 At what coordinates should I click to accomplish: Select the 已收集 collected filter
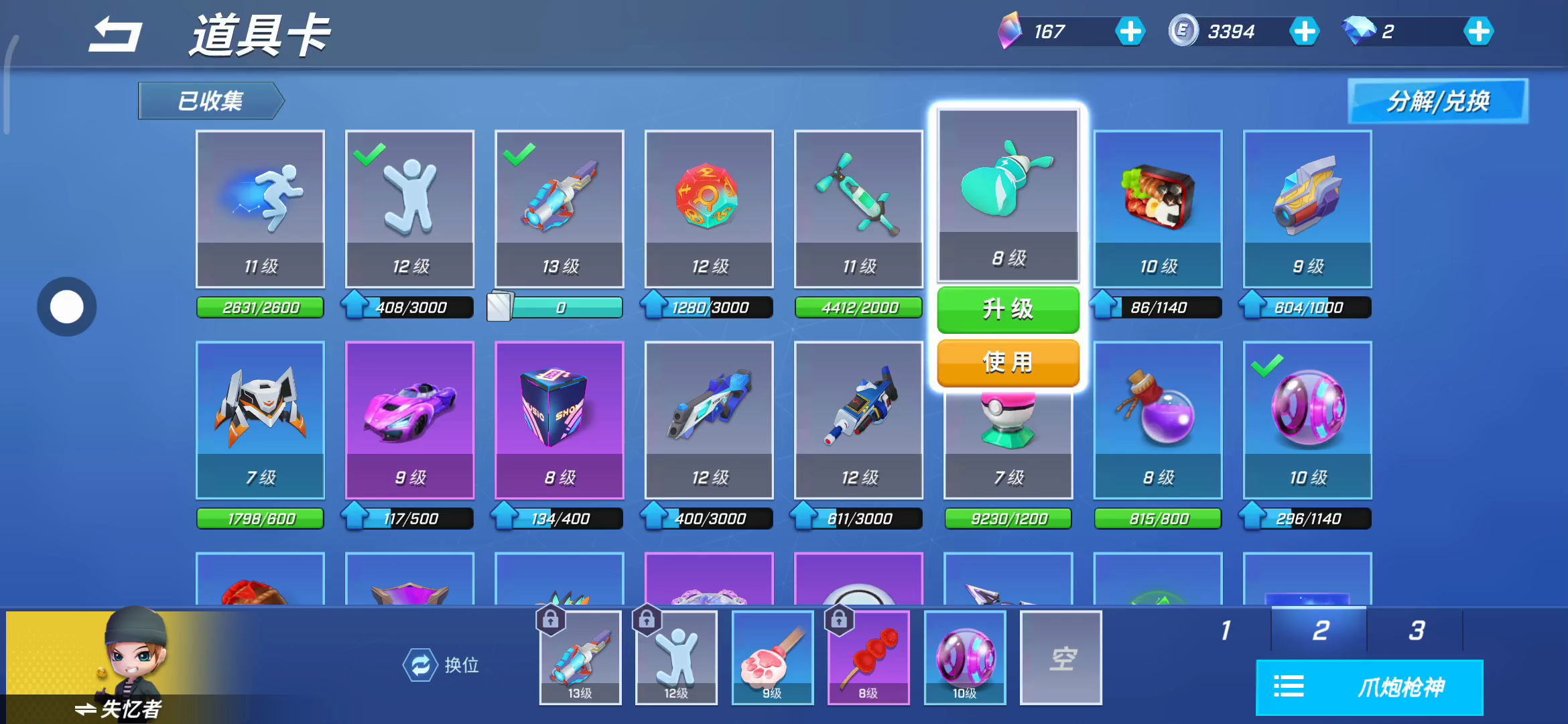[210, 101]
